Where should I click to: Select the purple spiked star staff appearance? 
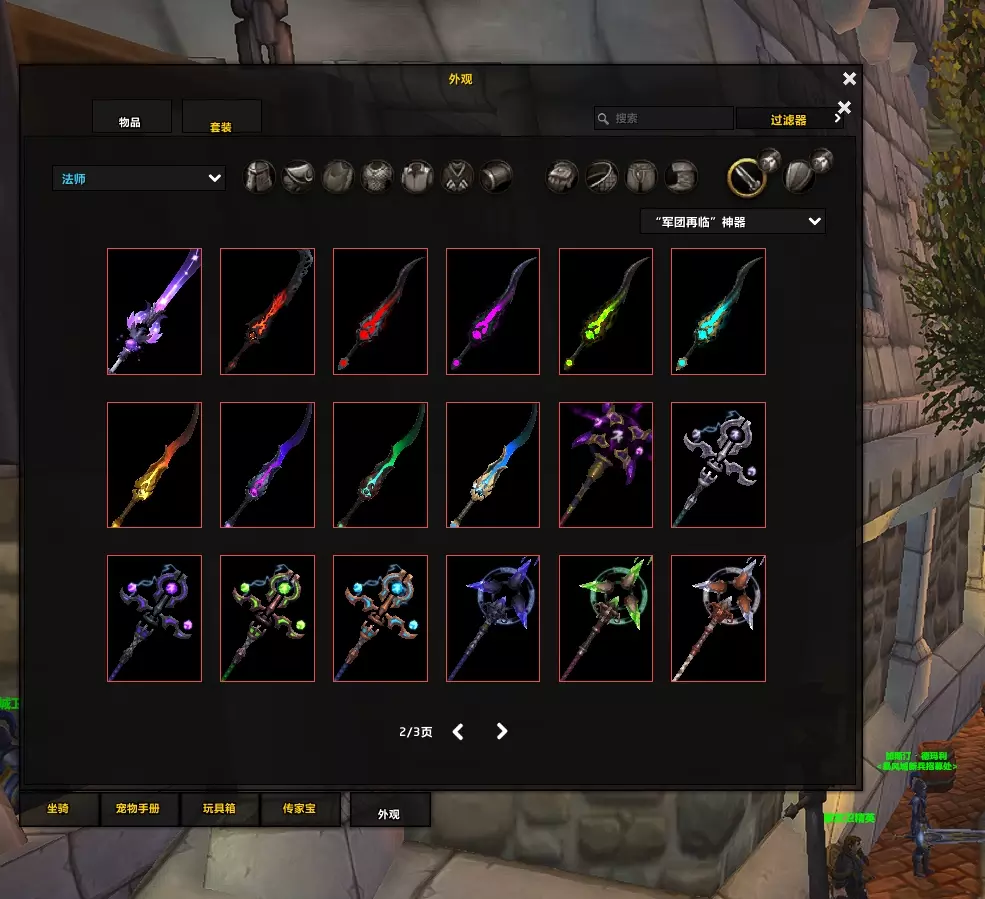(x=605, y=464)
